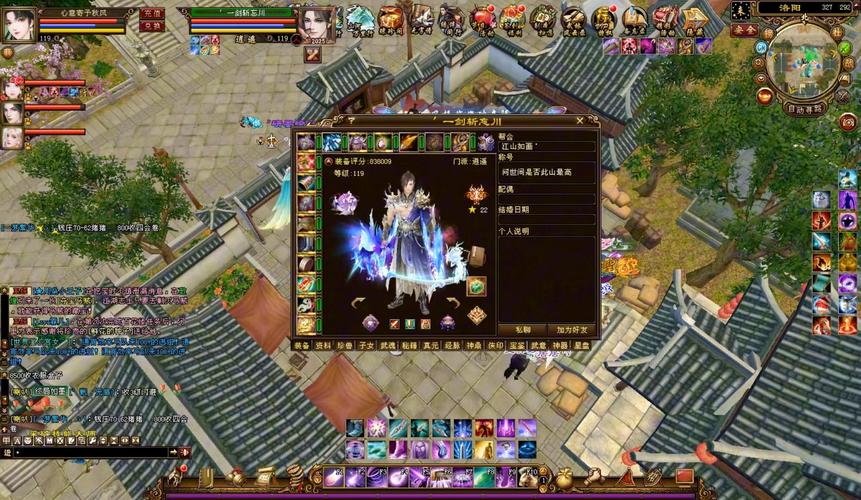Open the circular Luoyang minimap
Screen dimensions: 861x500
pos(804,60)
